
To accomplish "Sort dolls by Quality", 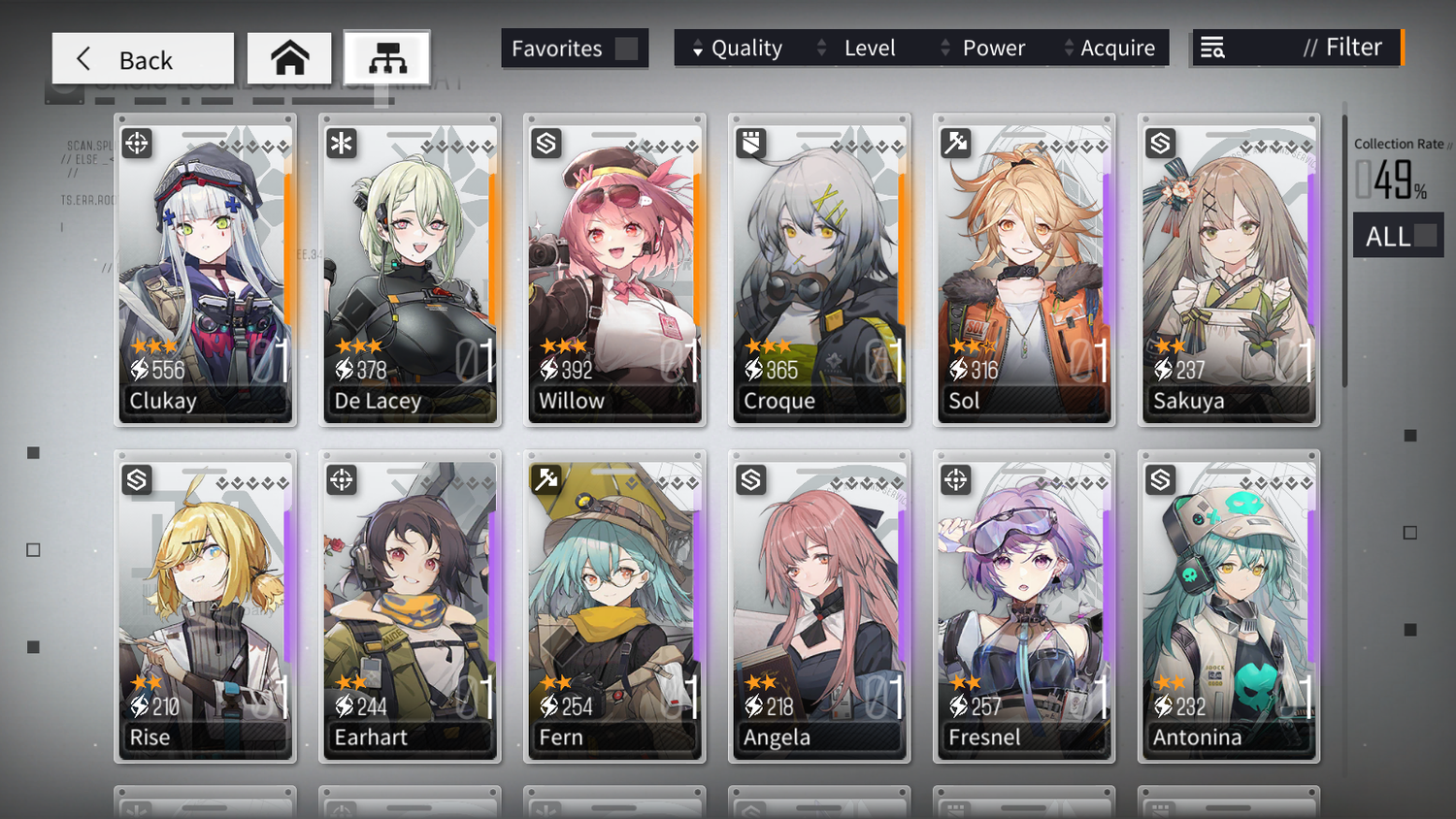I will click(x=738, y=49).
